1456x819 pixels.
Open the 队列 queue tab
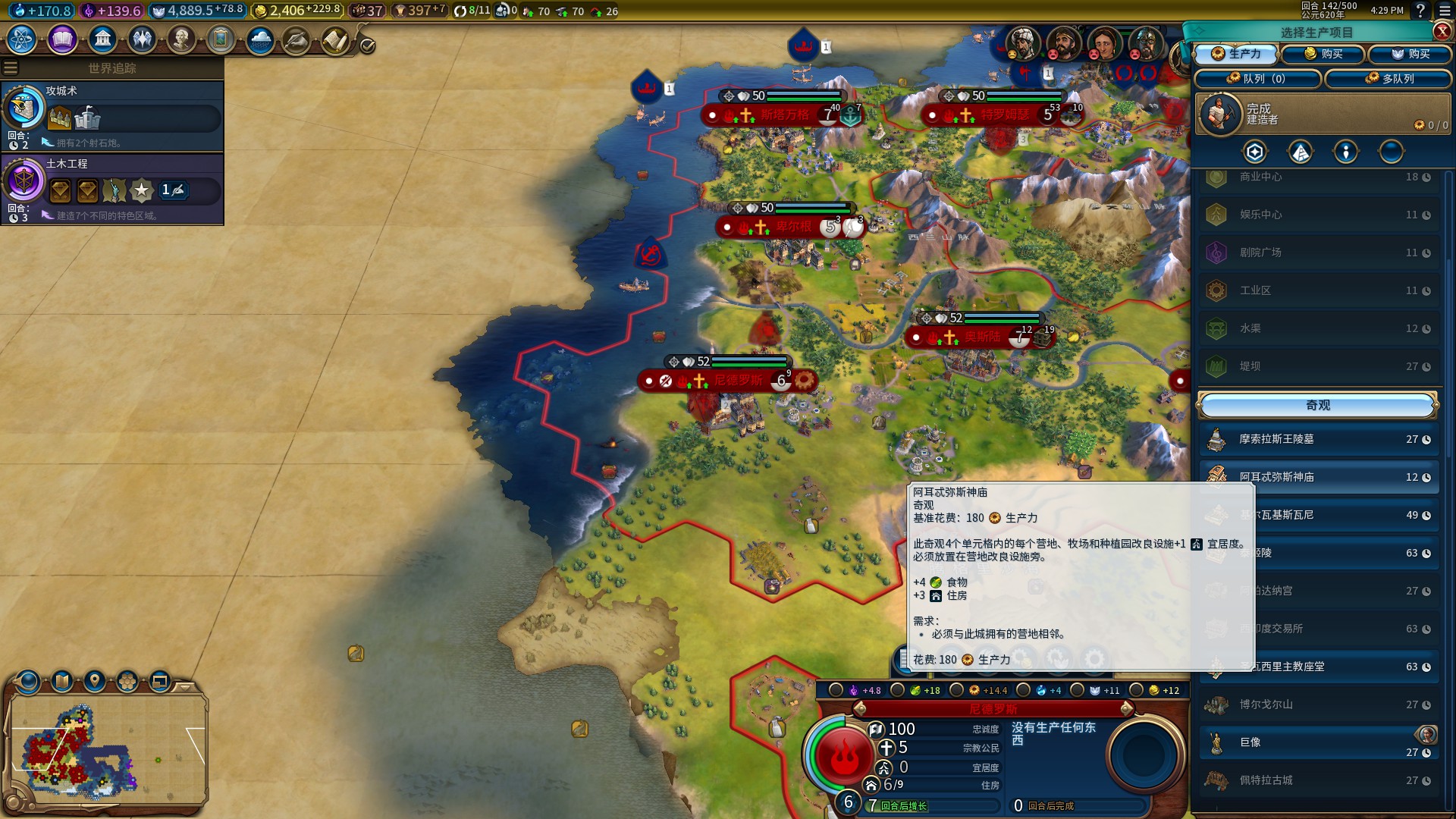click(1257, 78)
